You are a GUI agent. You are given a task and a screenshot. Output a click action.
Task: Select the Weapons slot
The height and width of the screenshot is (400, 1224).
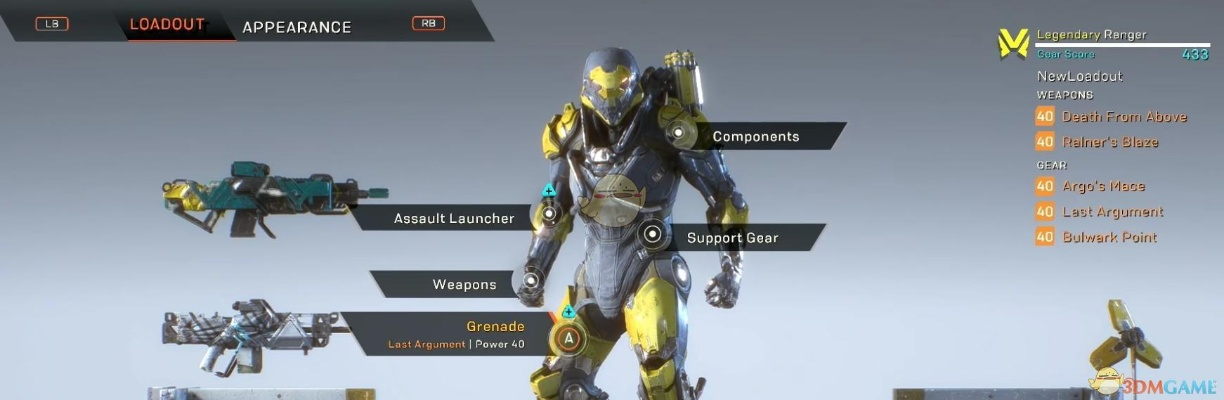[x=464, y=284]
